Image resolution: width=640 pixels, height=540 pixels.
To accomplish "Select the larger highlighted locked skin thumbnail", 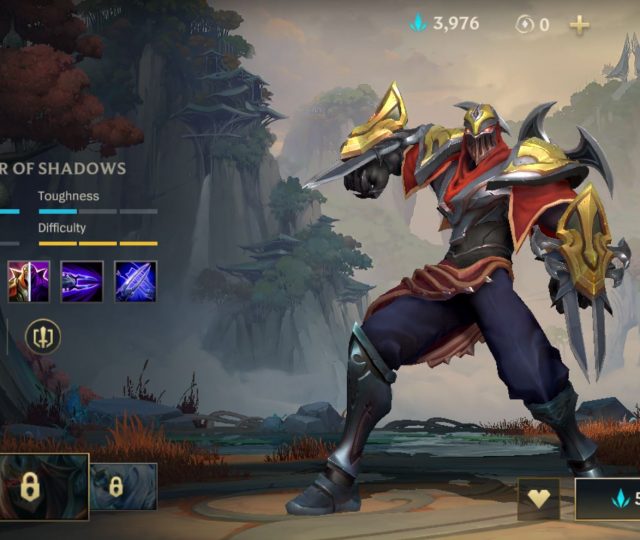I will tap(43, 487).
